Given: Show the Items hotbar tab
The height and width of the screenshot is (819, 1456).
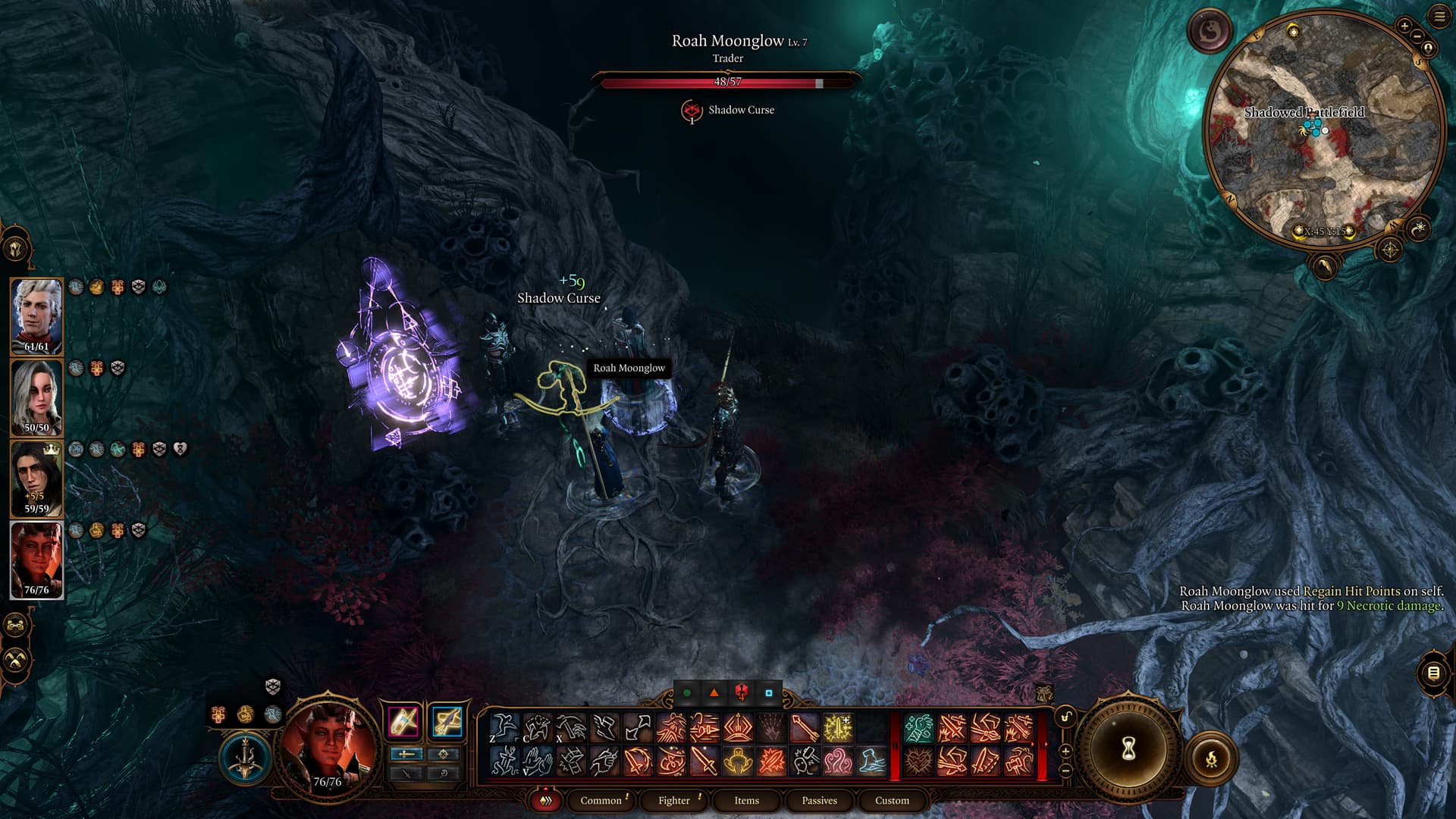Looking at the screenshot, I should click(x=746, y=800).
